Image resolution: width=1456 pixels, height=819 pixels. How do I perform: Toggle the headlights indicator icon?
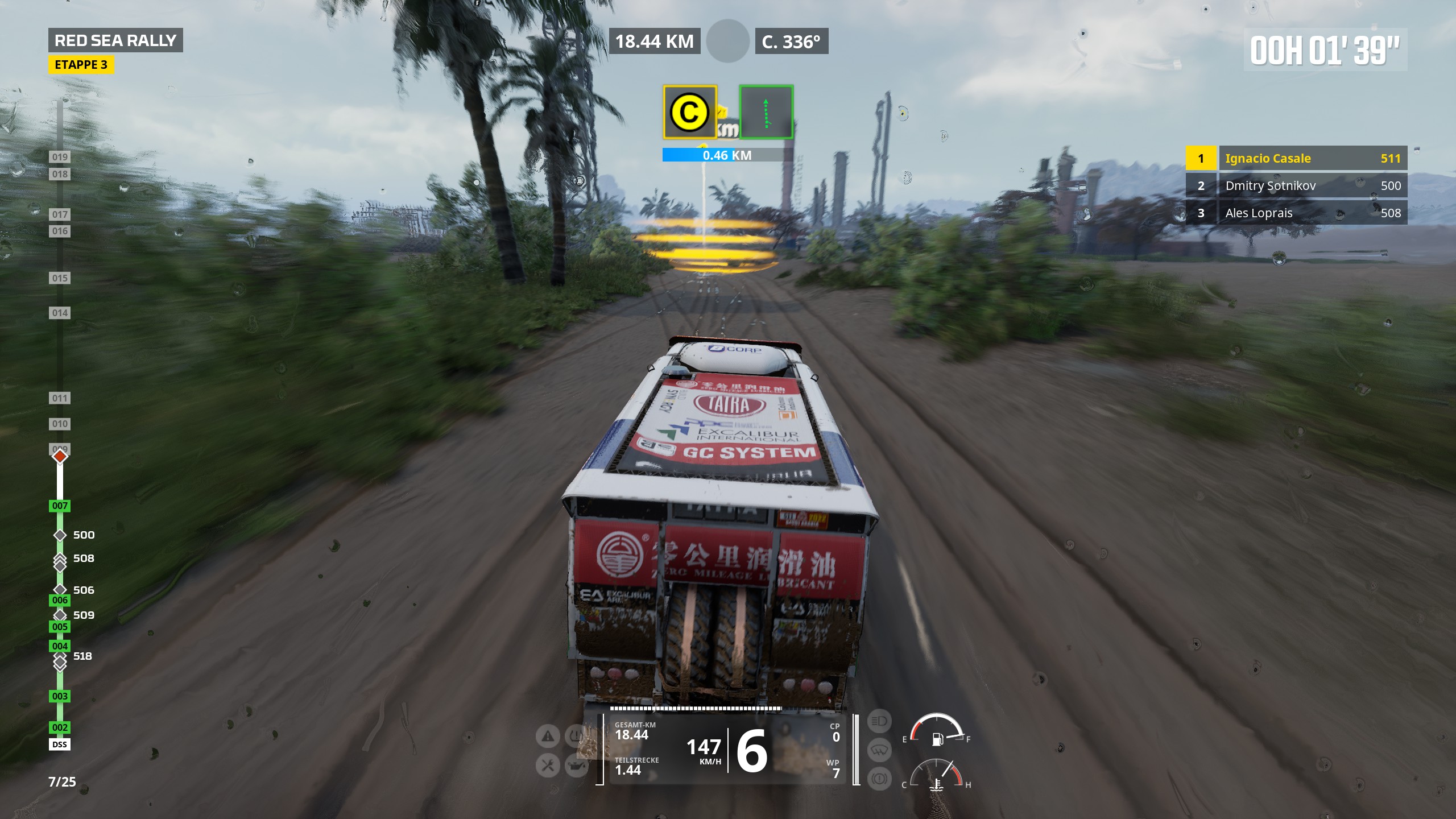pos(879,722)
